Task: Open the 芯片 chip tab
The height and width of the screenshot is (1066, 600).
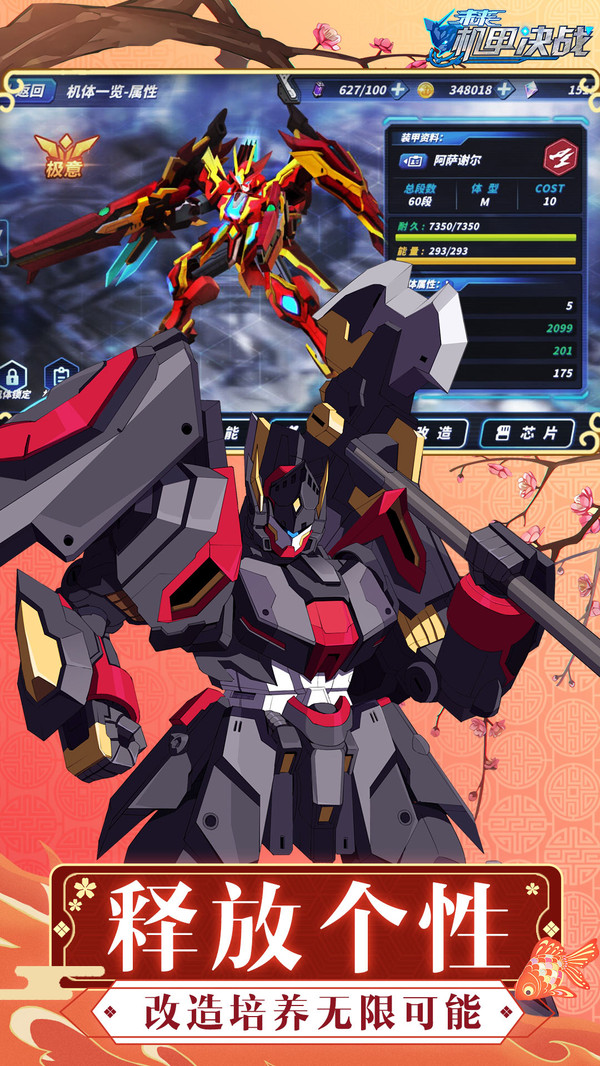Action: 528,432
